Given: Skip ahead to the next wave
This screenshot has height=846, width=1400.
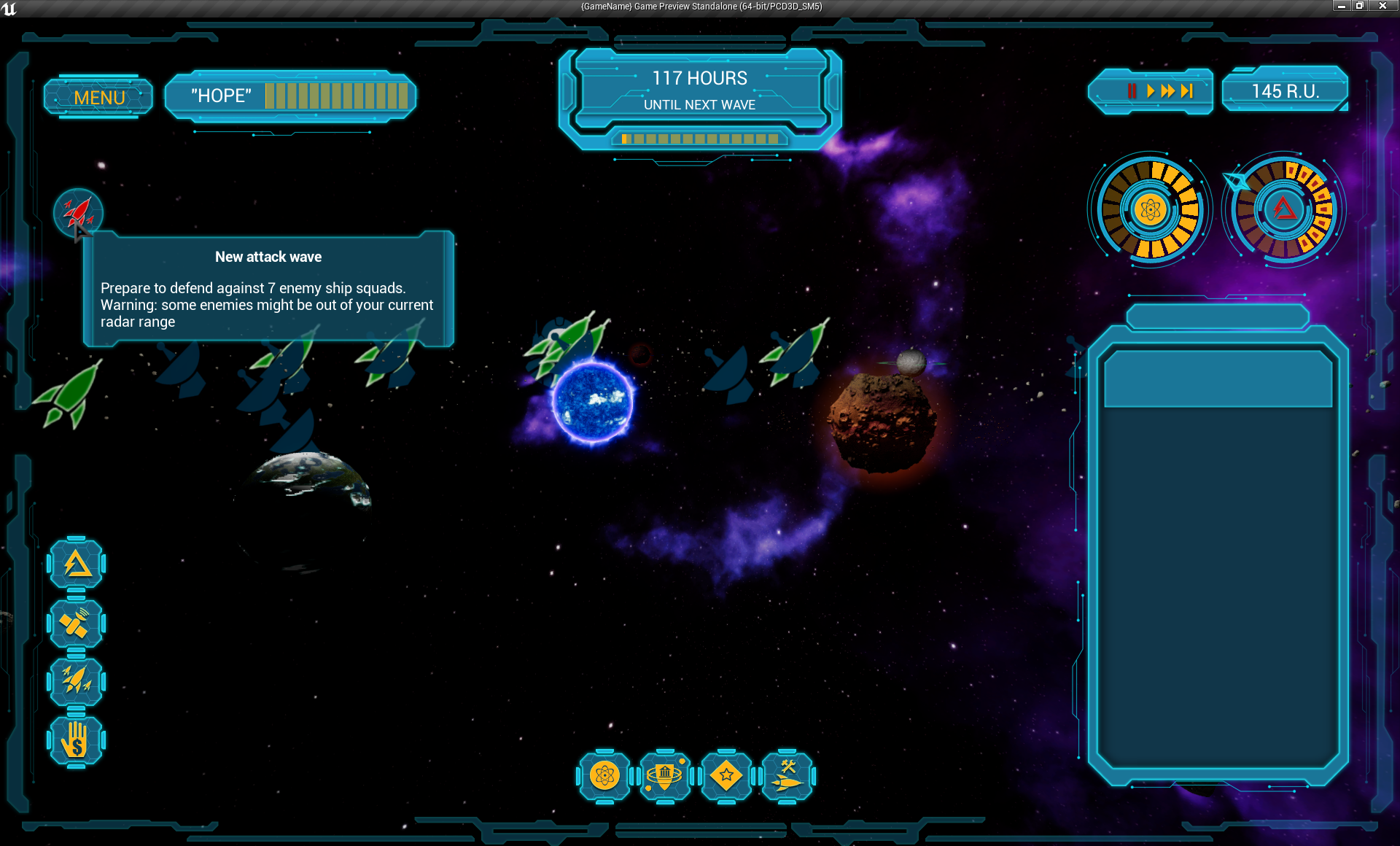Looking at the screenshot, I should click(1187, 91).
